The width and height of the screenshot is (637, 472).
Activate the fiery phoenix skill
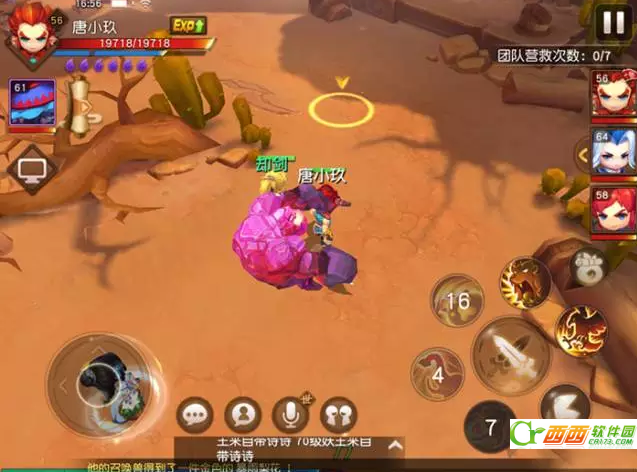(x=581, y=330)
